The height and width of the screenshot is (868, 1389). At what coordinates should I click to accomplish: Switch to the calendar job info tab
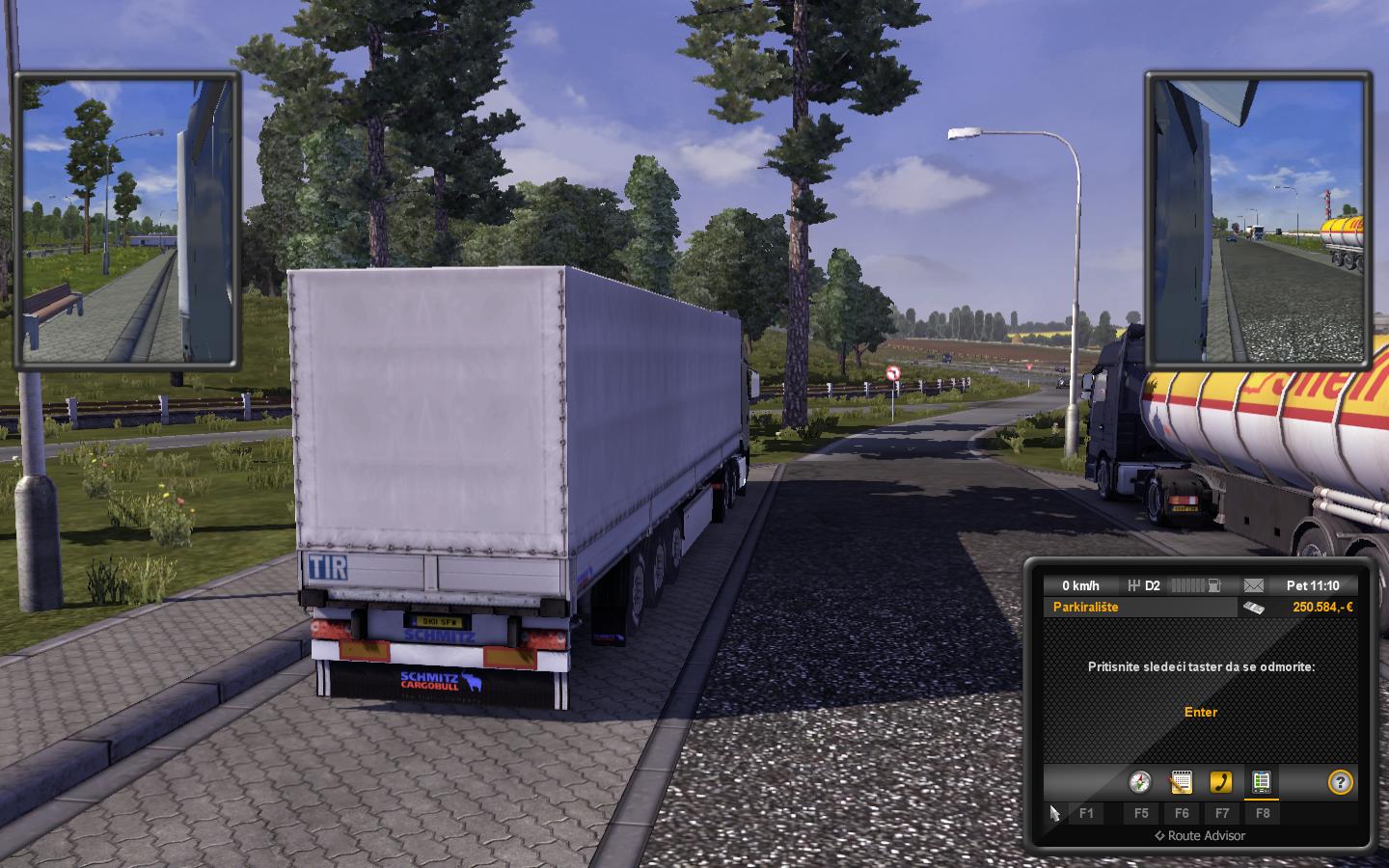[1182, 781]
